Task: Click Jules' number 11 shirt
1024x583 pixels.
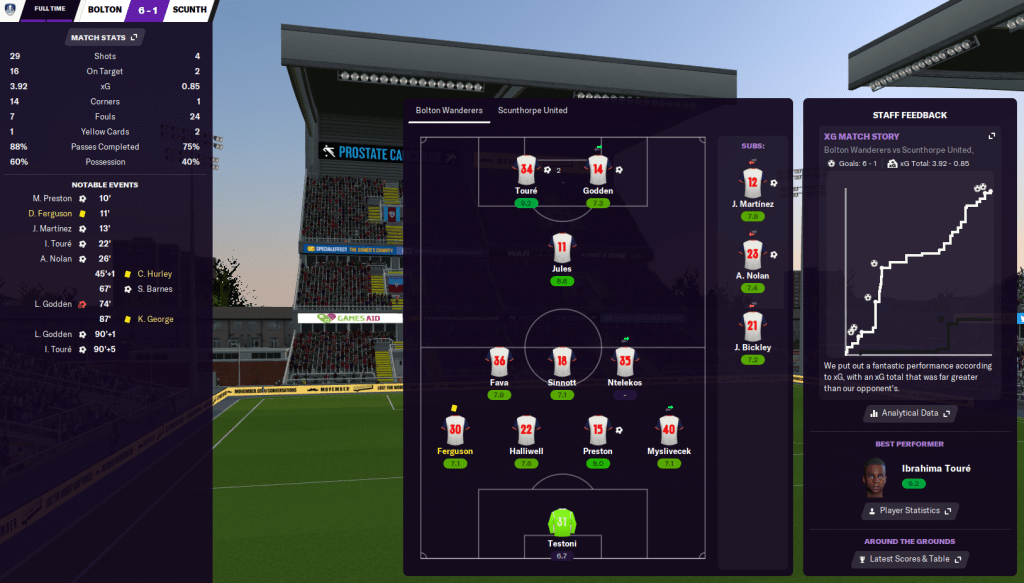Action: pyautogui.click(x=562, y=248)
